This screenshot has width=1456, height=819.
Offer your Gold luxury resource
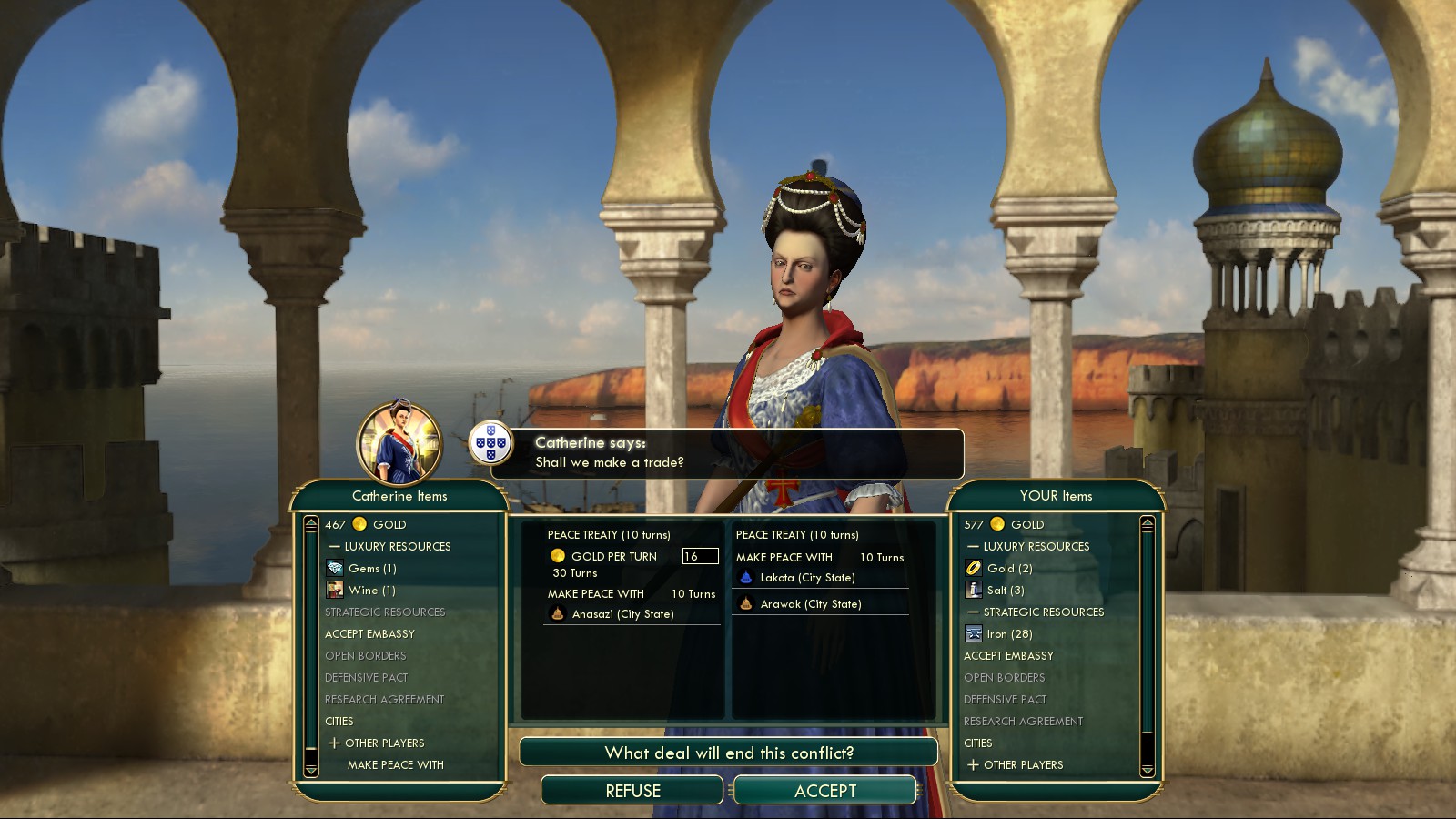1009,569
